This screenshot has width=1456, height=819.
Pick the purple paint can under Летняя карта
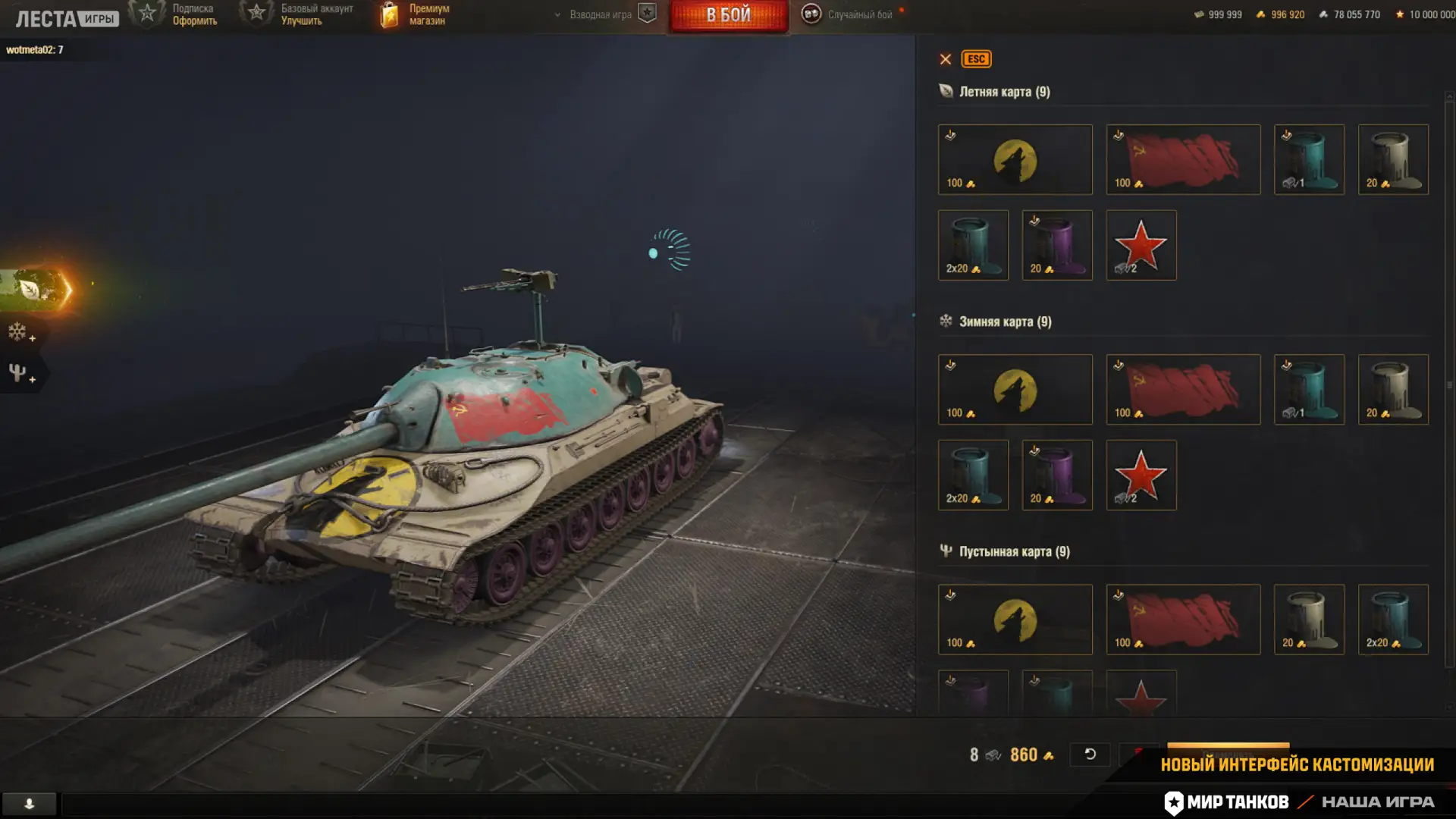tap(1056, 246)
